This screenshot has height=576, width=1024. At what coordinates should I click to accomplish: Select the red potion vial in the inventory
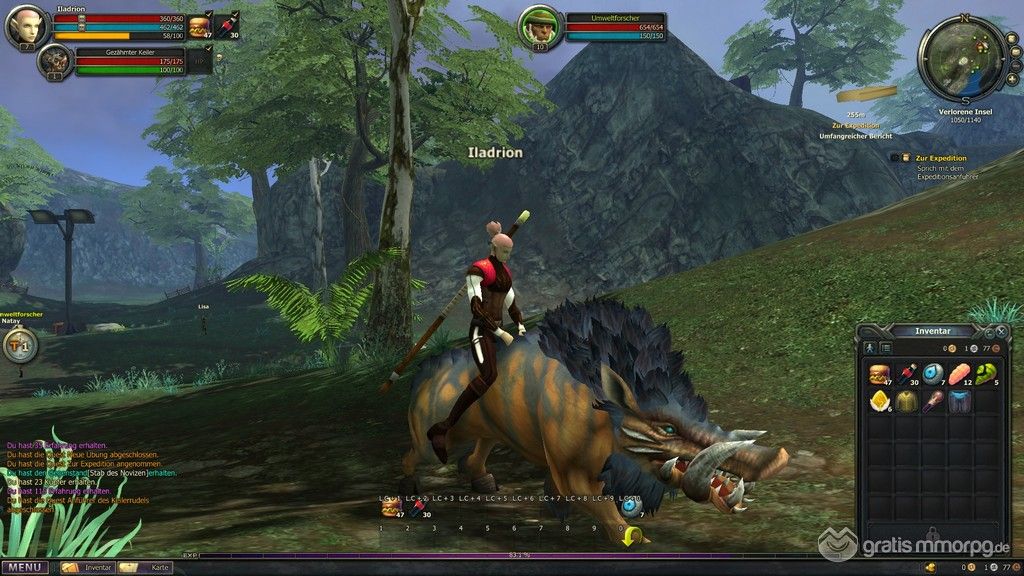(x=906, y=374)
